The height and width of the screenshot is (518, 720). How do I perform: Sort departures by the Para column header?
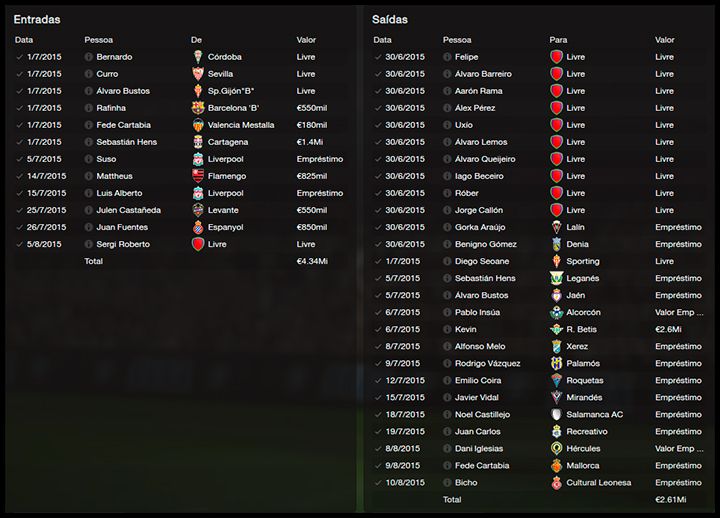(x=558, y=40)
